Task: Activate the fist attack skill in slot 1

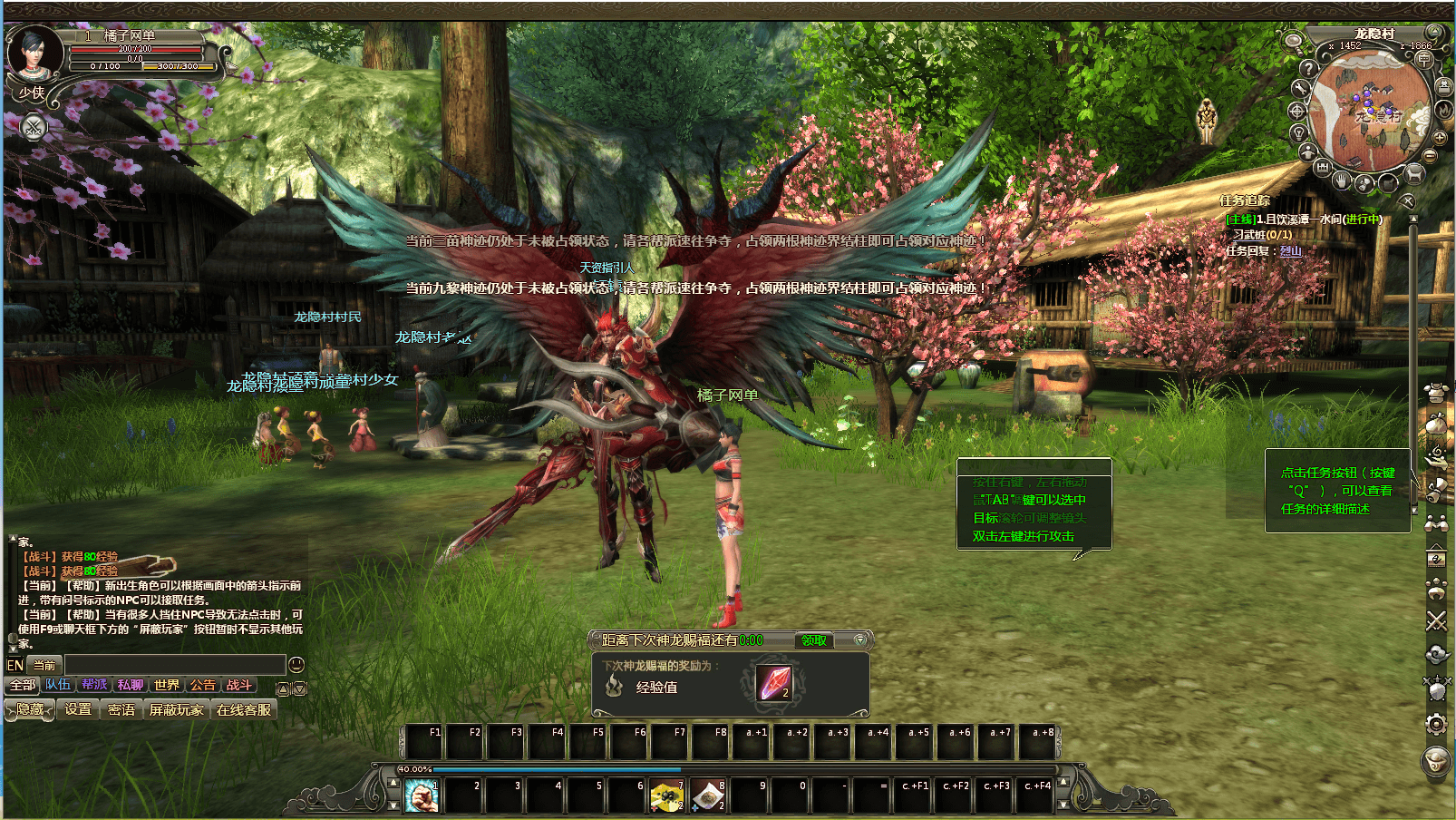Action: coord(421,796)
